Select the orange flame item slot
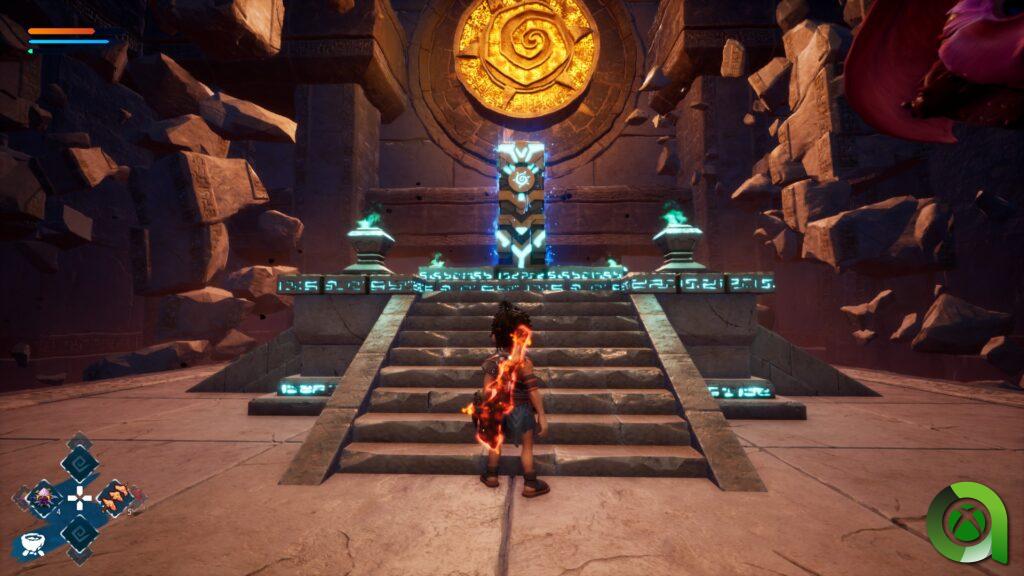This screenshot has height=576, width=1024. pyautogui.click(x=115, y=497)
